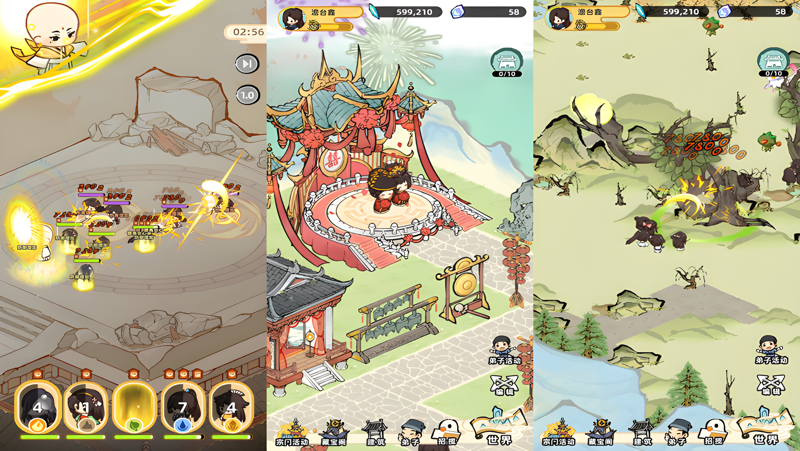Activate the glowing golden leaf hero card

[135, 408]
